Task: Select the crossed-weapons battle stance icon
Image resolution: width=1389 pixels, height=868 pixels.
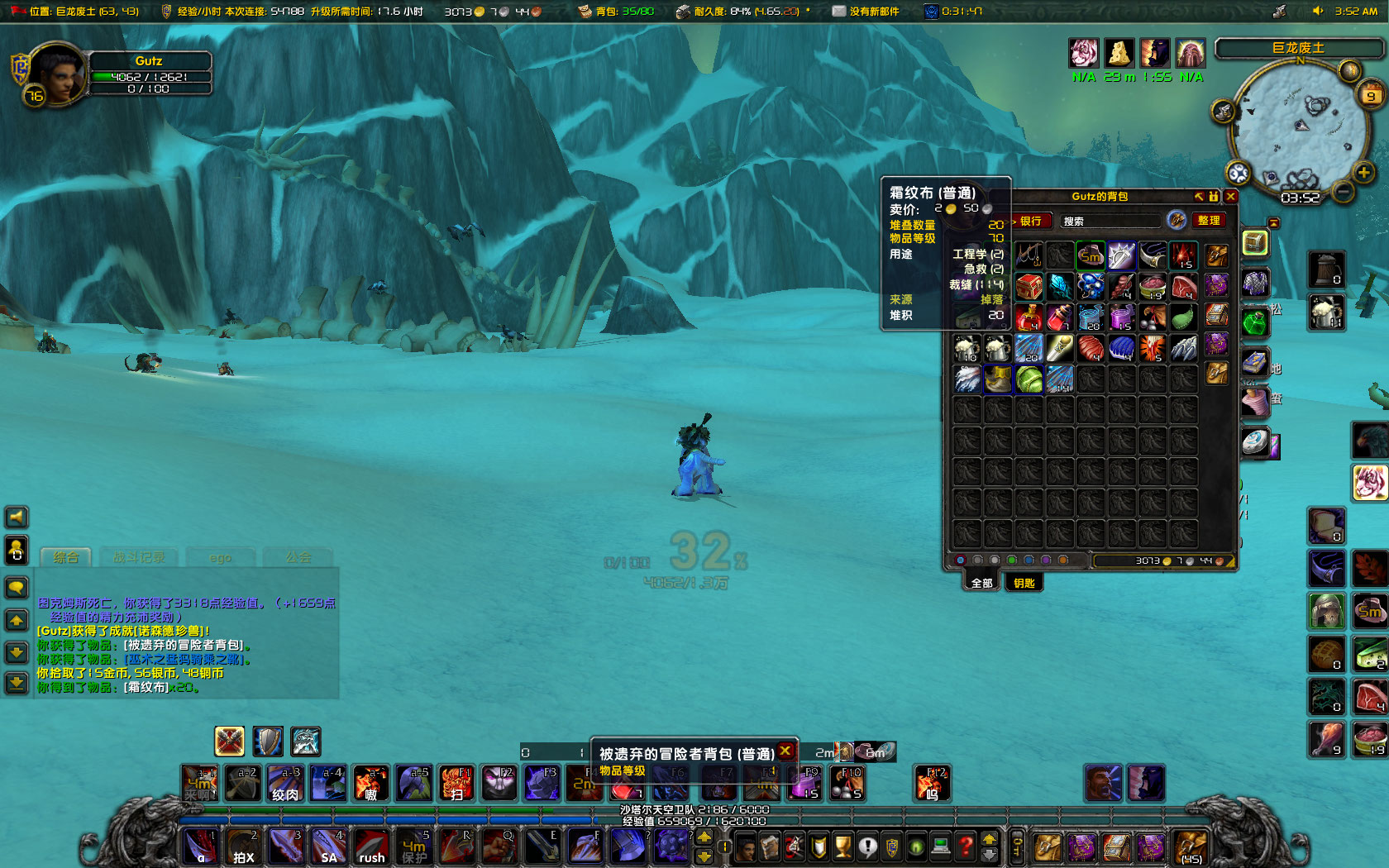Action: tap(230, 742)
